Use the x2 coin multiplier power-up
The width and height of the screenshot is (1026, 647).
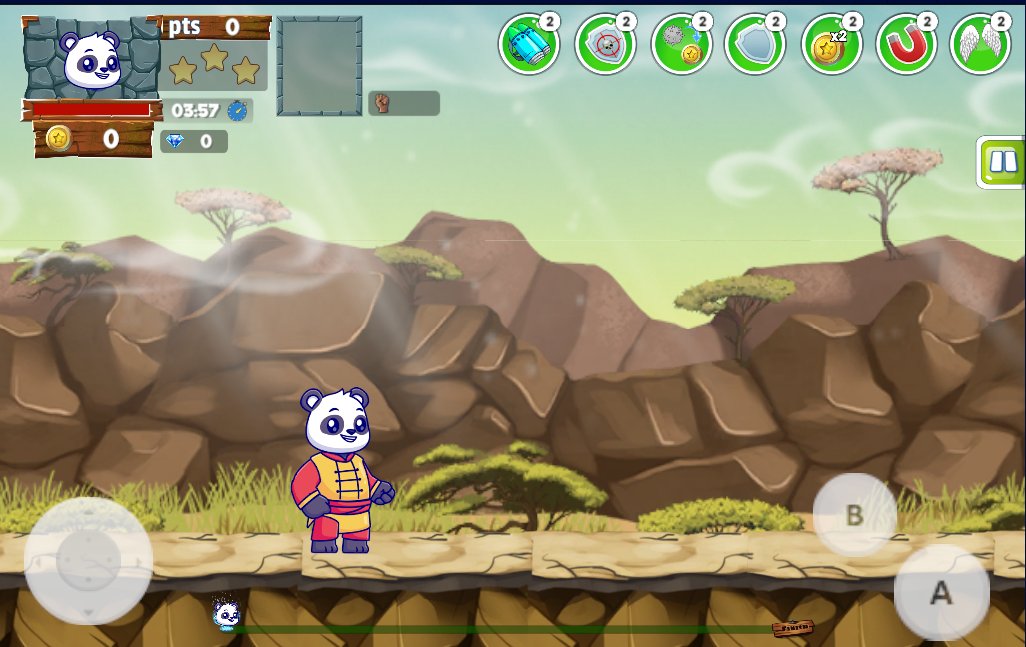830,44
